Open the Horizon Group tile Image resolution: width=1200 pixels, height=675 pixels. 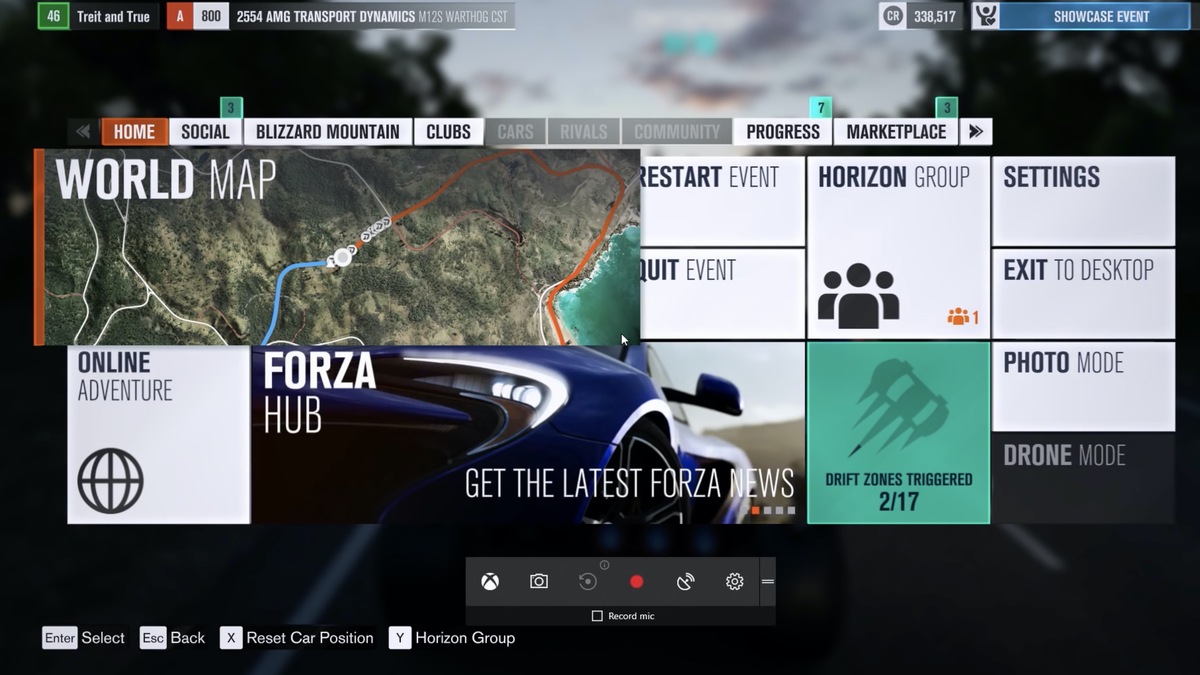[897, 247]
